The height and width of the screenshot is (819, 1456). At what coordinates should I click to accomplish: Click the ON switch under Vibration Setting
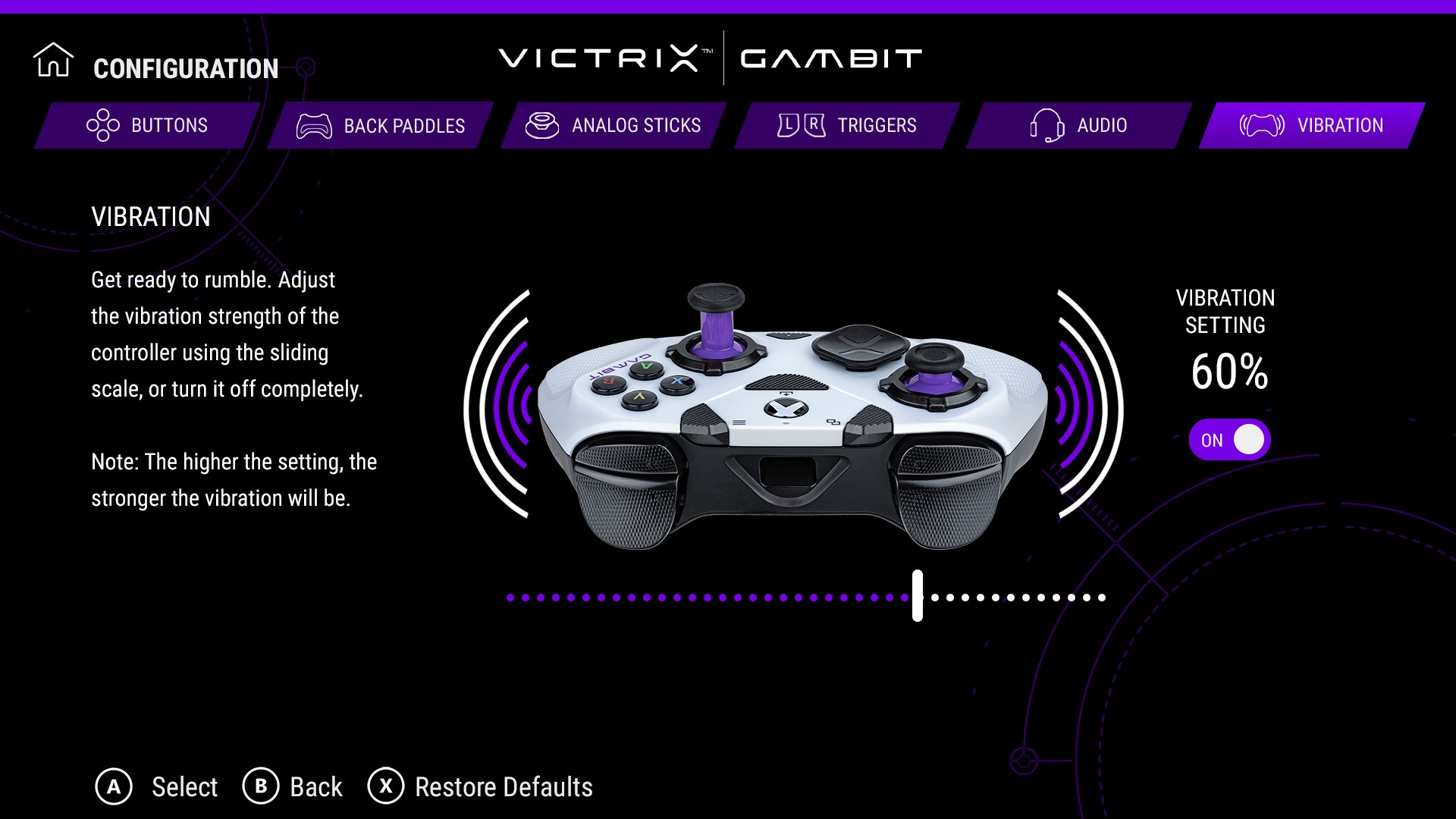1228,438
